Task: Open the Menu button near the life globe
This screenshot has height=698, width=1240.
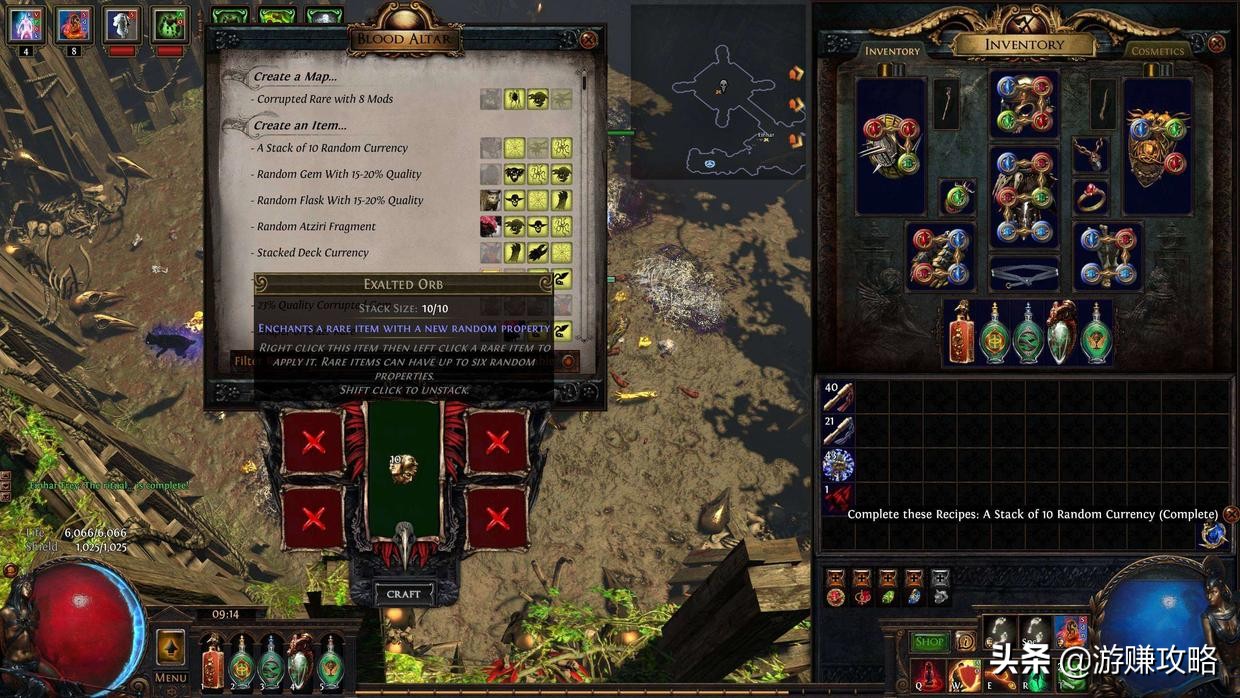Action: (x=171, y=678)
